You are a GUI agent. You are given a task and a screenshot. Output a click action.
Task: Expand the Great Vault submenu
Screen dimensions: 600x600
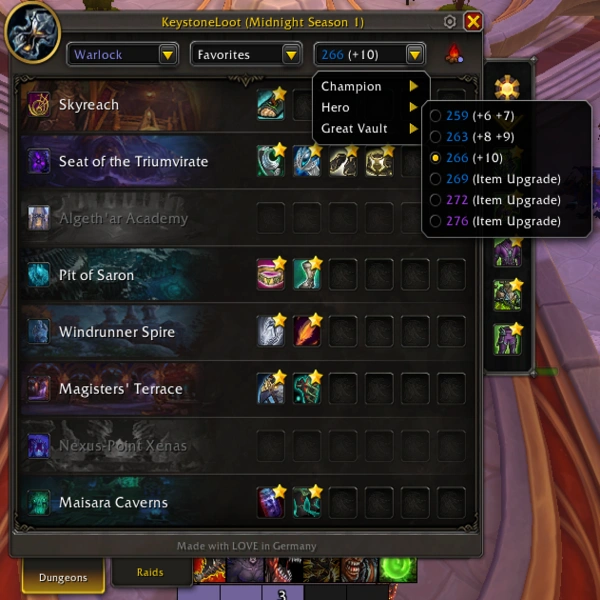(370, 128)
